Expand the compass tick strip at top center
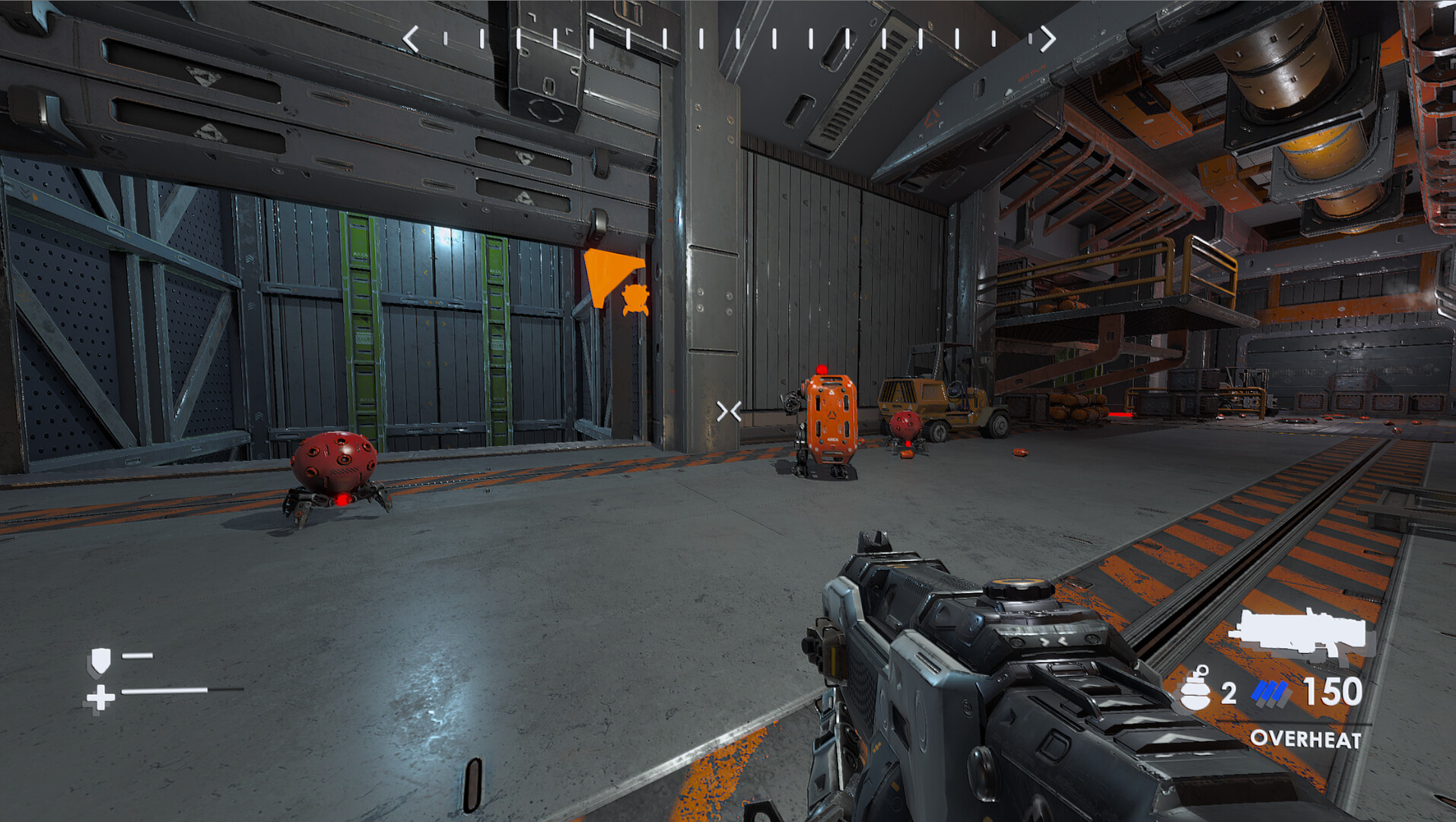1456x822 pixels. [x=729, y=35]
